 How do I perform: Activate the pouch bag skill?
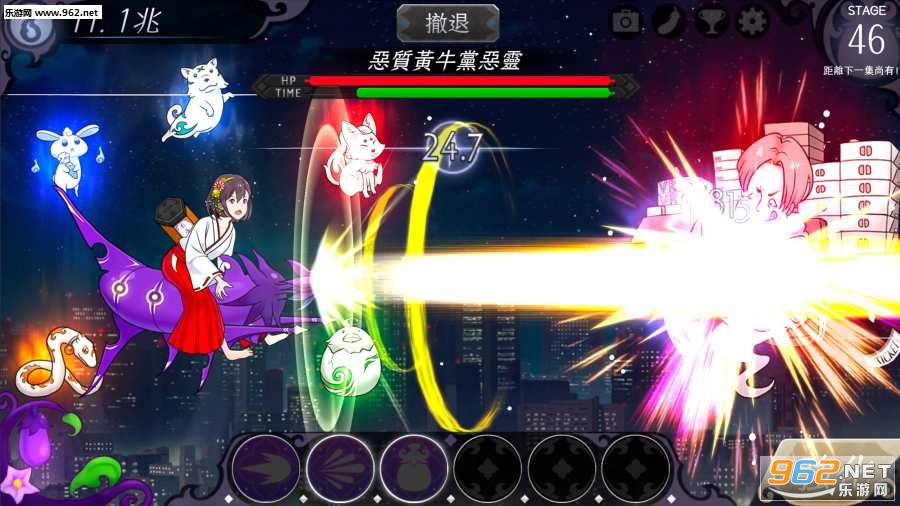pos(414,467)
